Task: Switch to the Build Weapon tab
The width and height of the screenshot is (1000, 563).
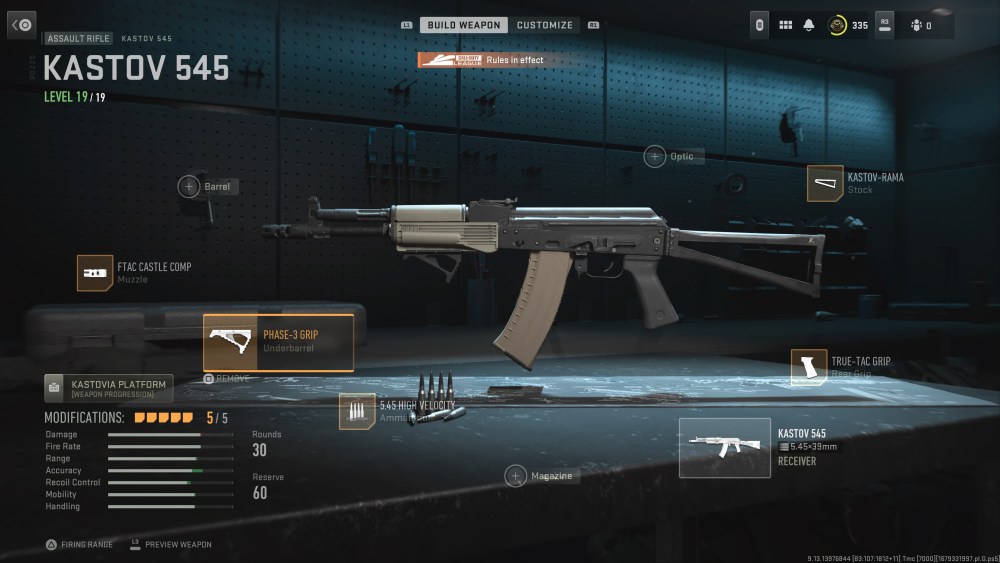Action: click(x=464, y=25)
